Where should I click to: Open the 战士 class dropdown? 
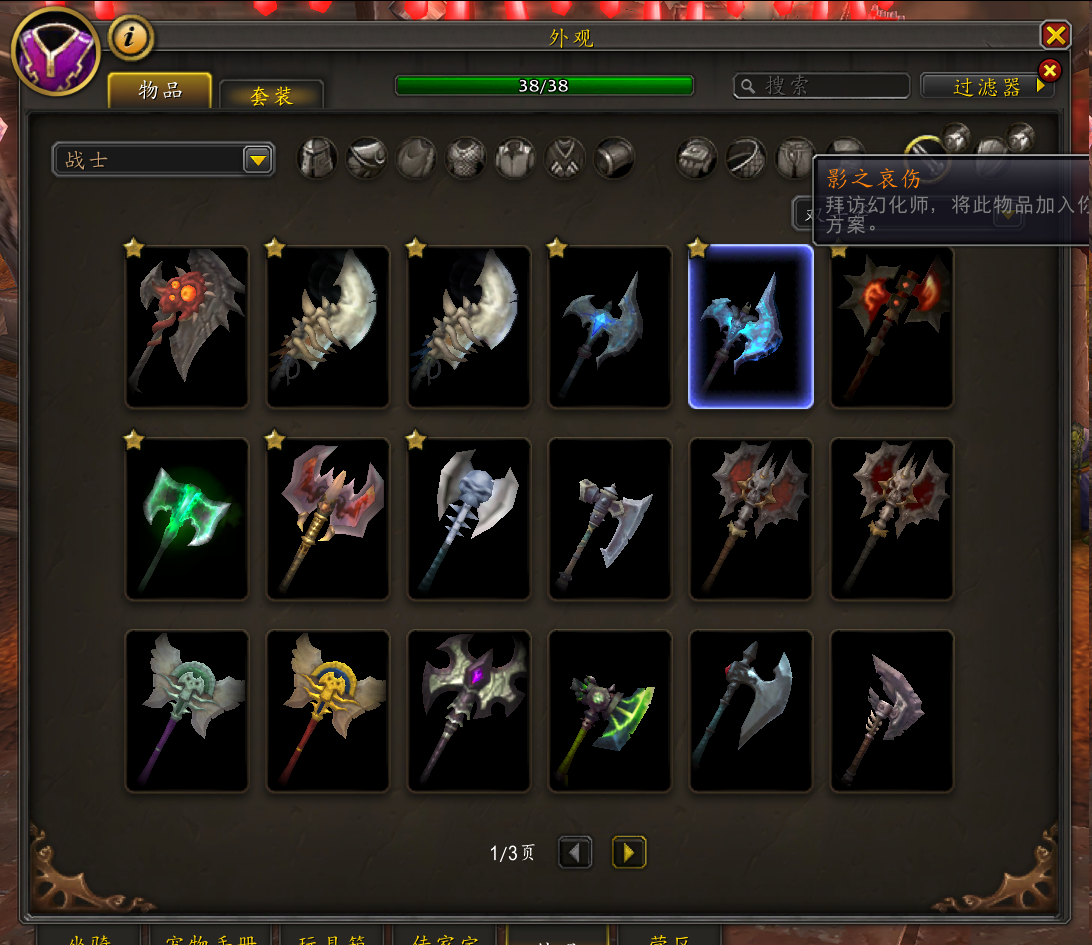point(163,159)
